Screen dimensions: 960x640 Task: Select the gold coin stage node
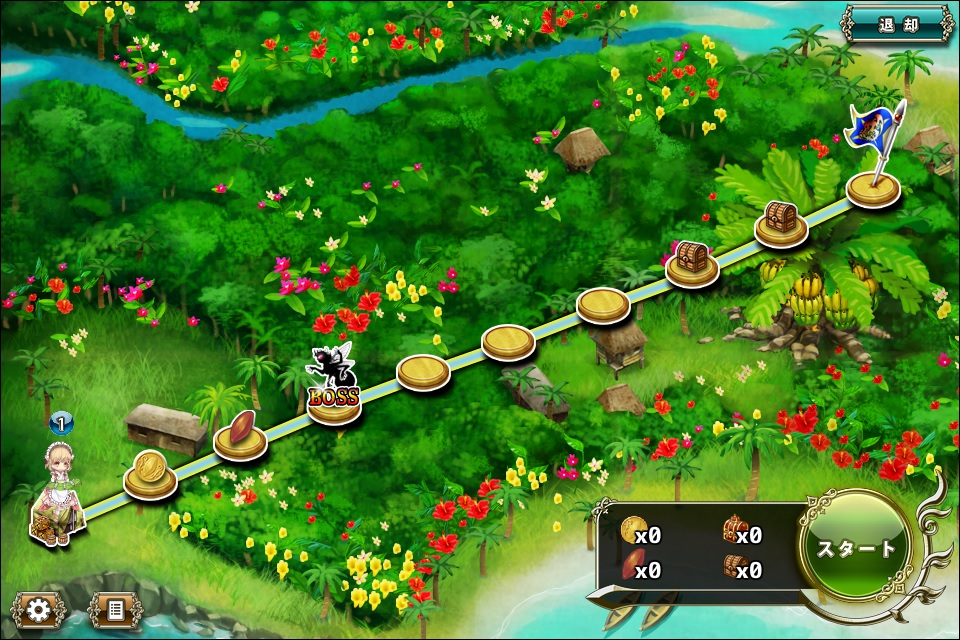[150, 476]
